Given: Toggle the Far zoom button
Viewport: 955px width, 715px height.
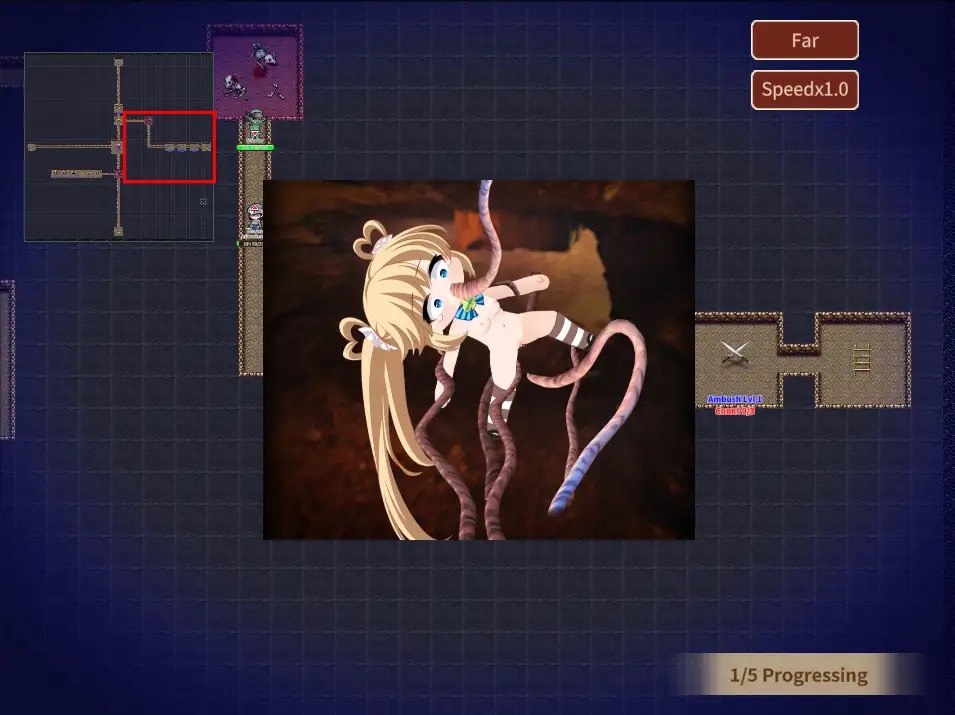Looking at the screenshot, I should [x=804, y=41].
